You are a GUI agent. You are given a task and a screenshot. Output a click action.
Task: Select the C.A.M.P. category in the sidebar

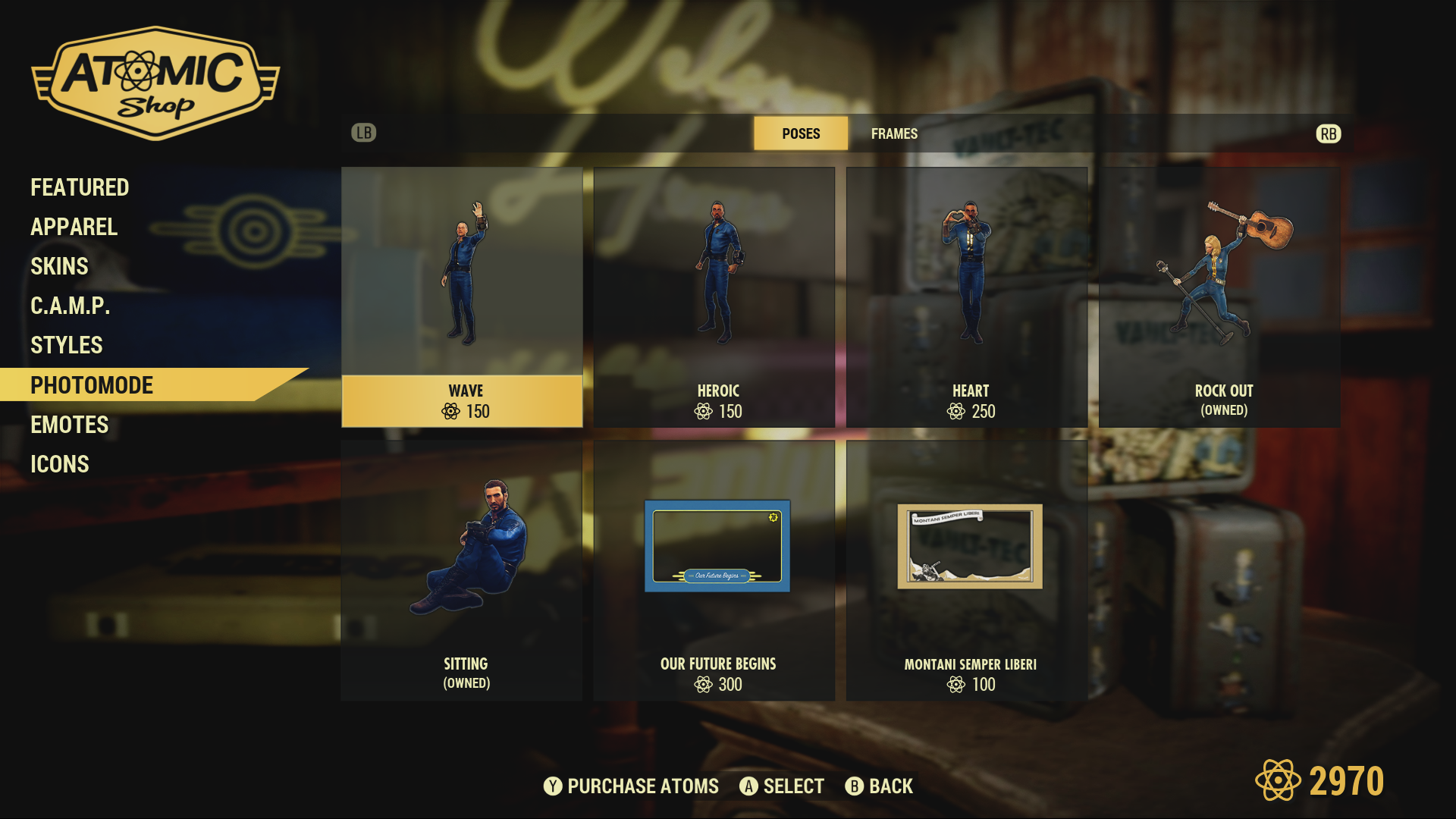(69, 306)
